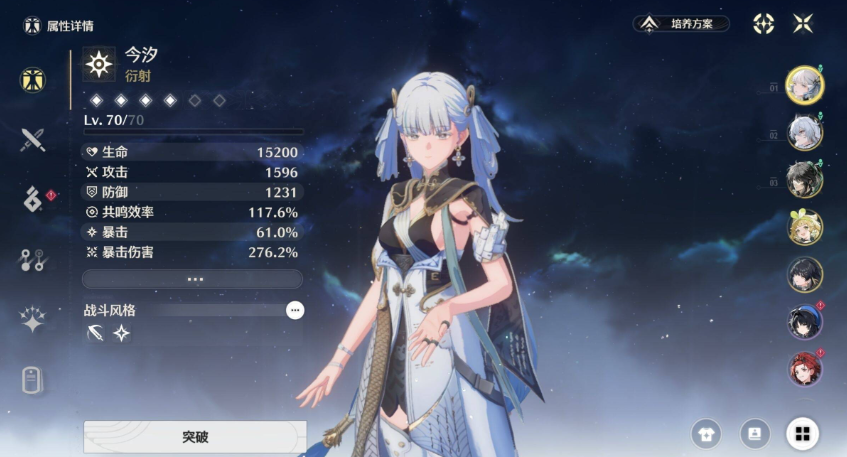Switch to the skill tree nodes tab

33,260
